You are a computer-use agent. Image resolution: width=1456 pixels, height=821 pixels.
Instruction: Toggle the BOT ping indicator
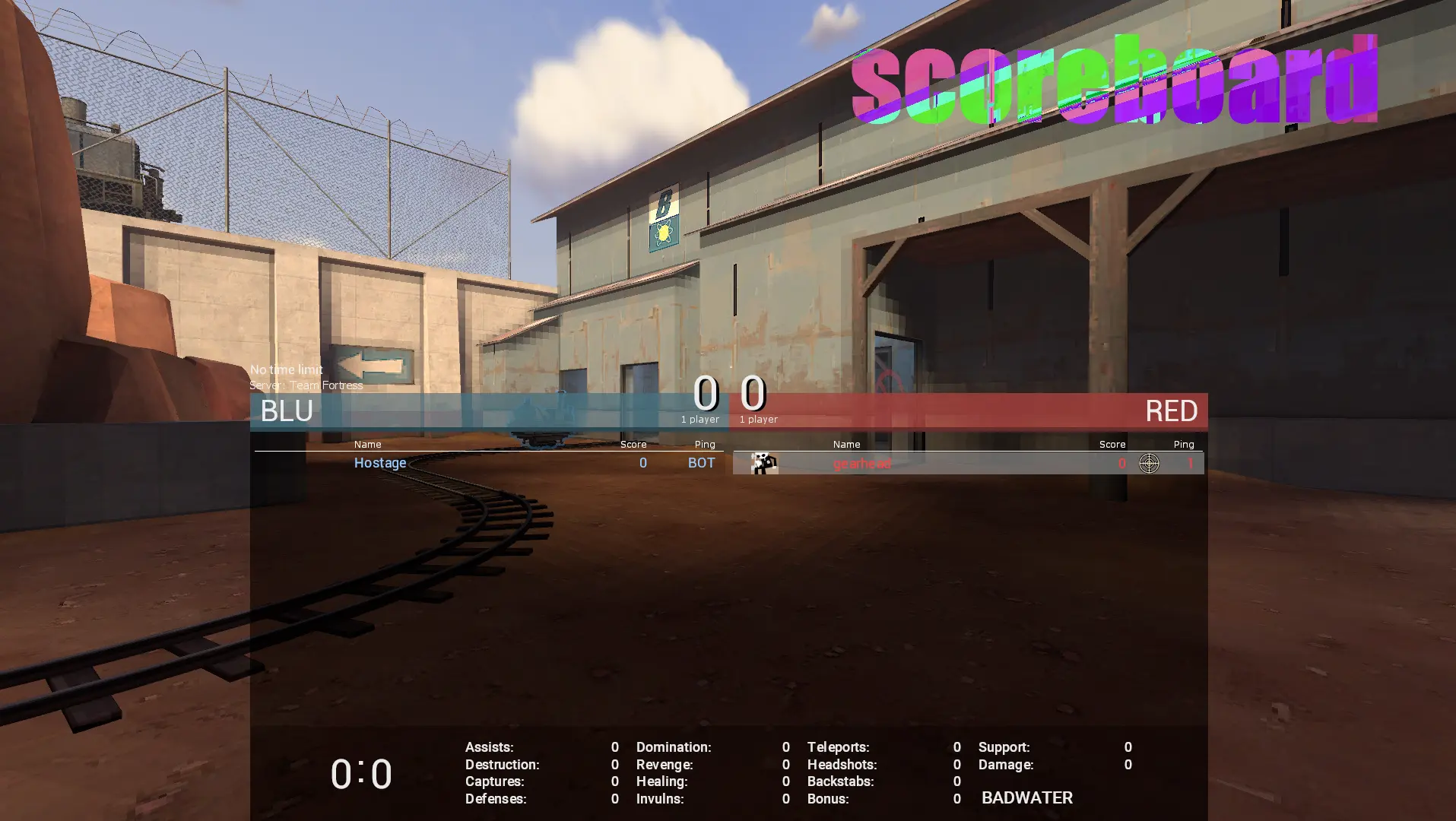pos(700,463)
